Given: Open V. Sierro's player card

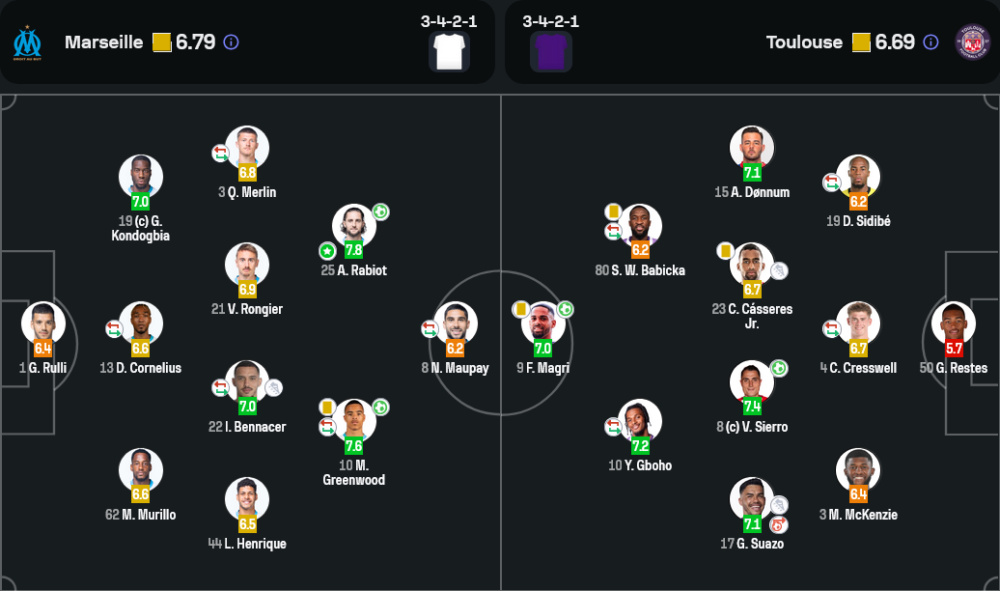Looking at the screenshot, I should pos(751,382).
